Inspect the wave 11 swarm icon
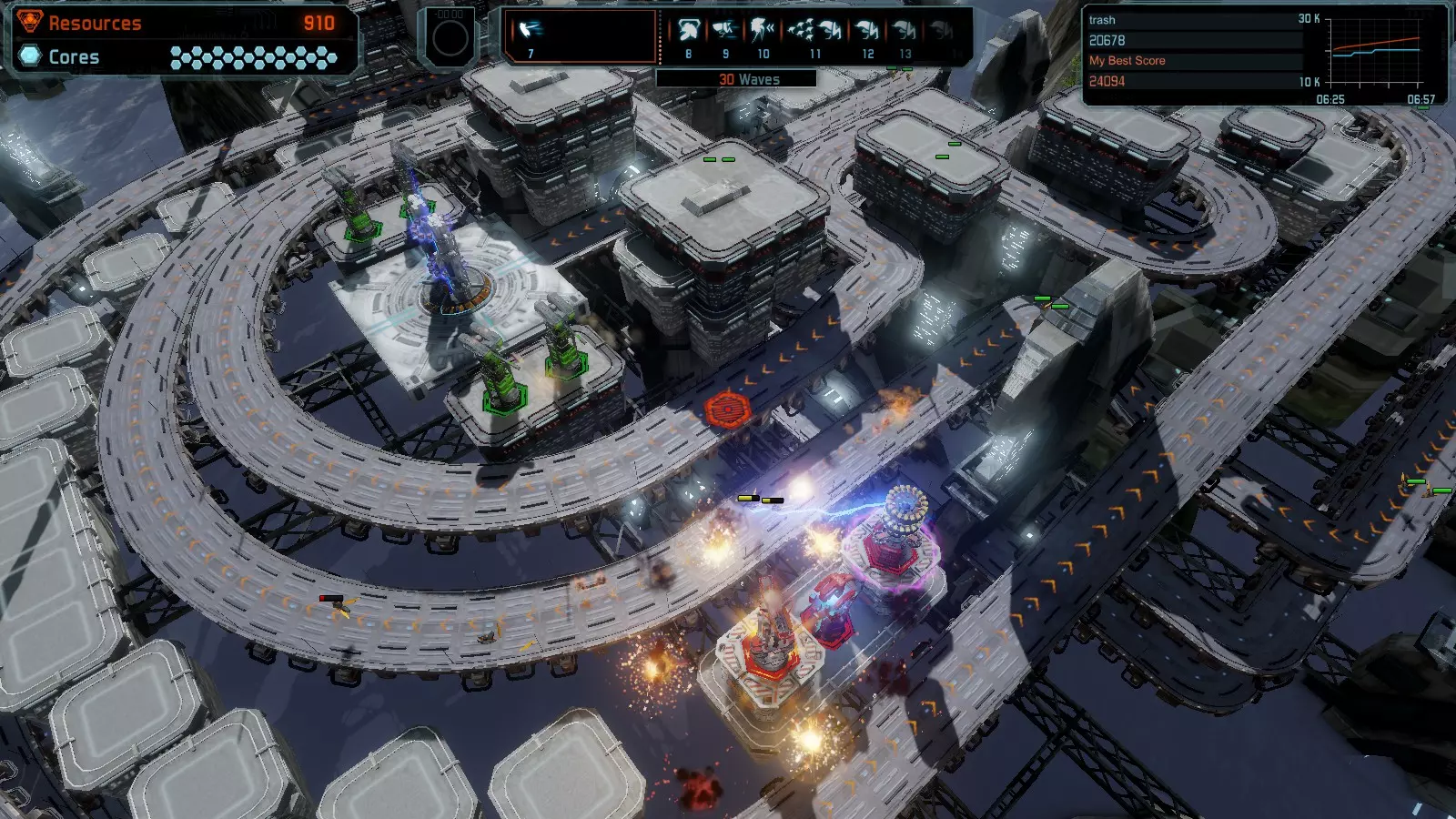The width and height of the screenshot is (1456, 819). [x=814, y=32]
